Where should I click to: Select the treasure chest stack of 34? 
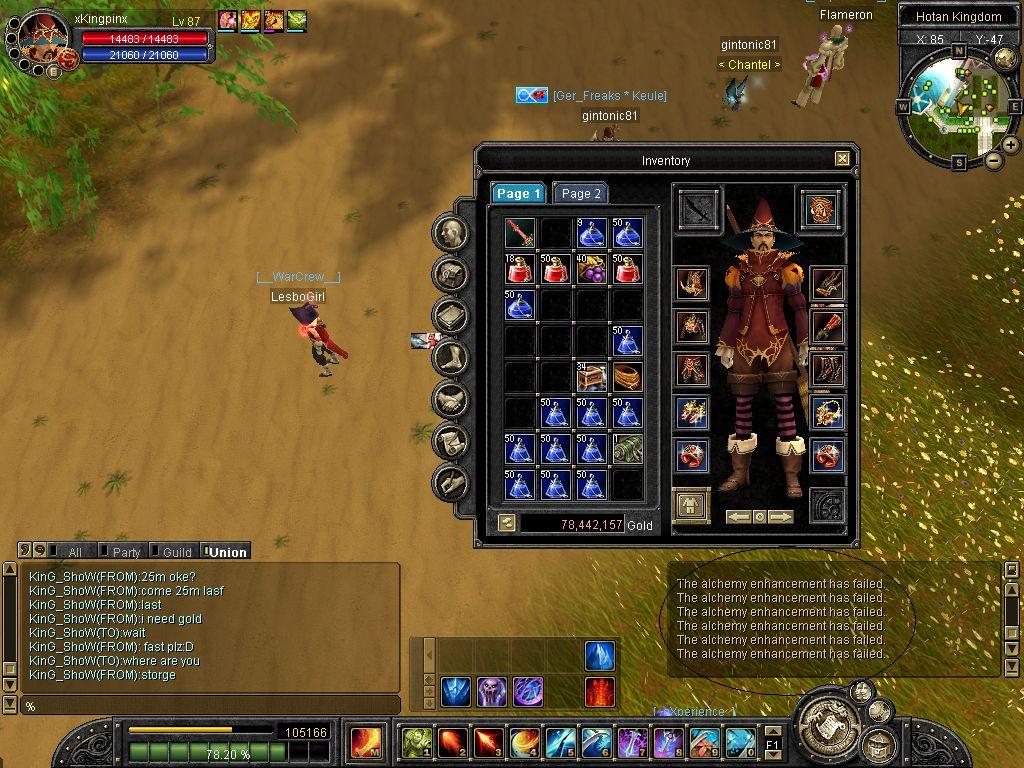tap(590, 377)
